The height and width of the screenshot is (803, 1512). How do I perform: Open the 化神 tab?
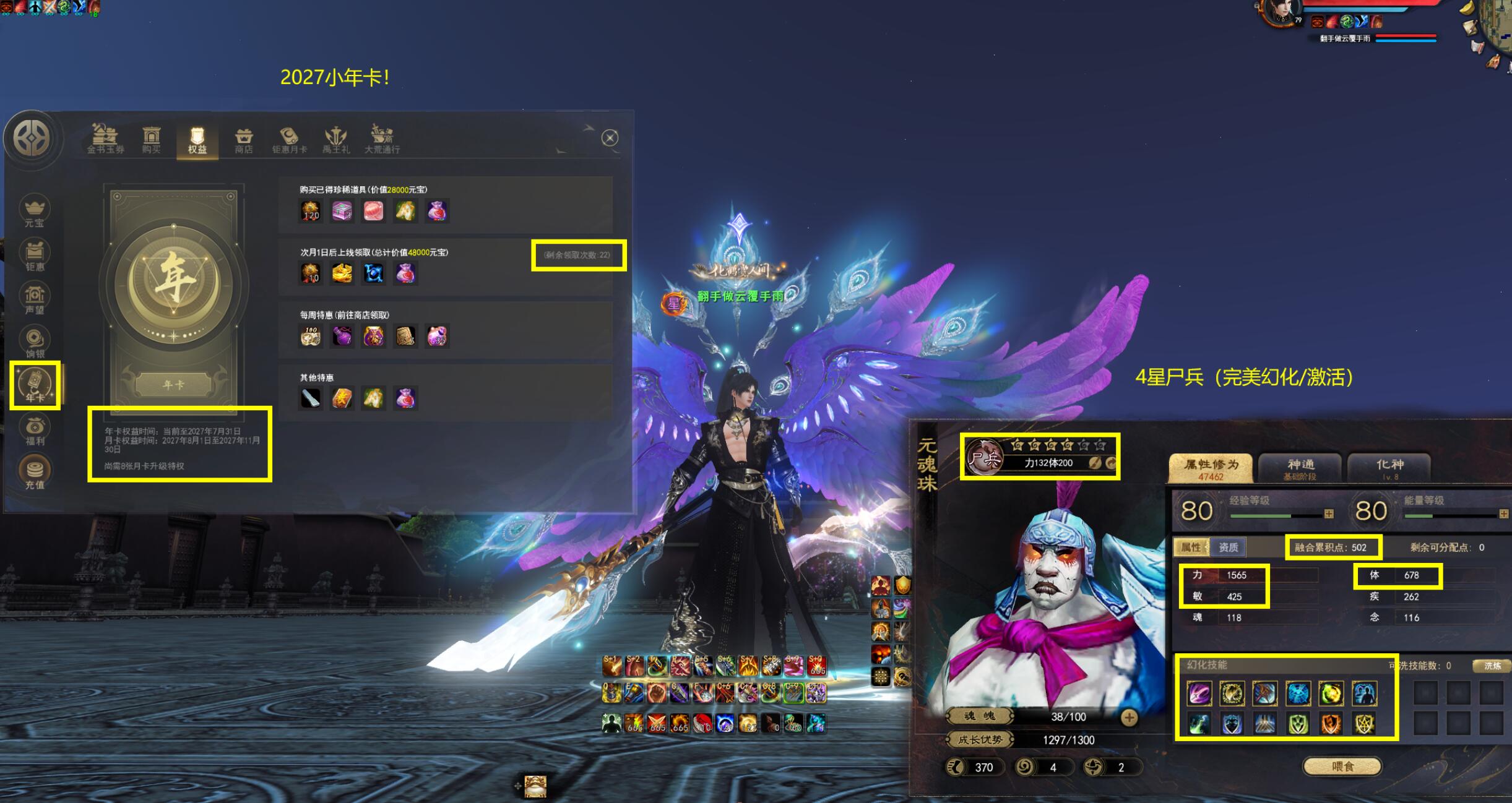1389,468
